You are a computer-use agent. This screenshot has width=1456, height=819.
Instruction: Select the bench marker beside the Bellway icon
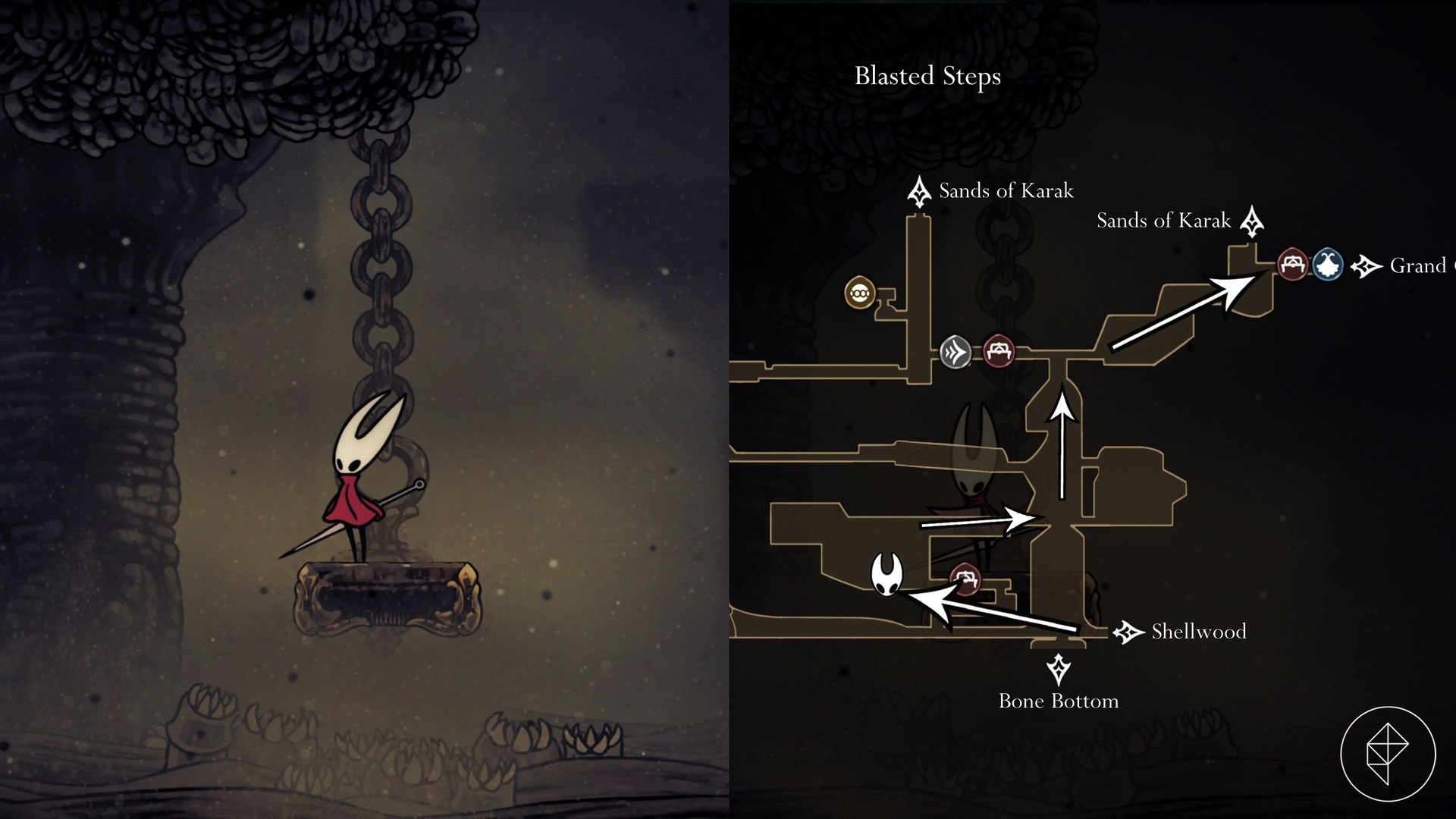click(x=1293, y=265)
